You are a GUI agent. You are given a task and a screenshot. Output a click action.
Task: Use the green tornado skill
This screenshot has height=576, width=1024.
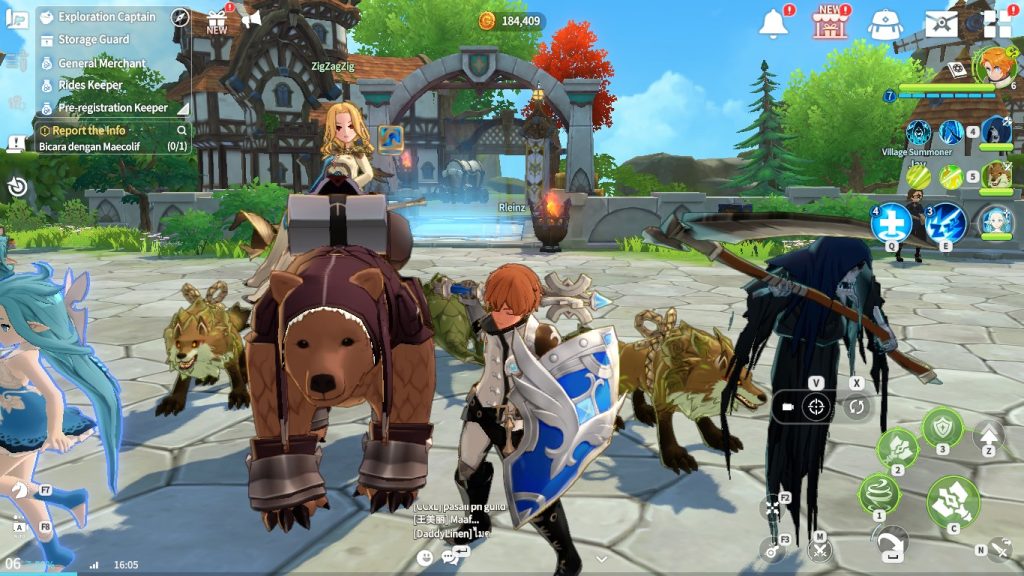point(879,494)
